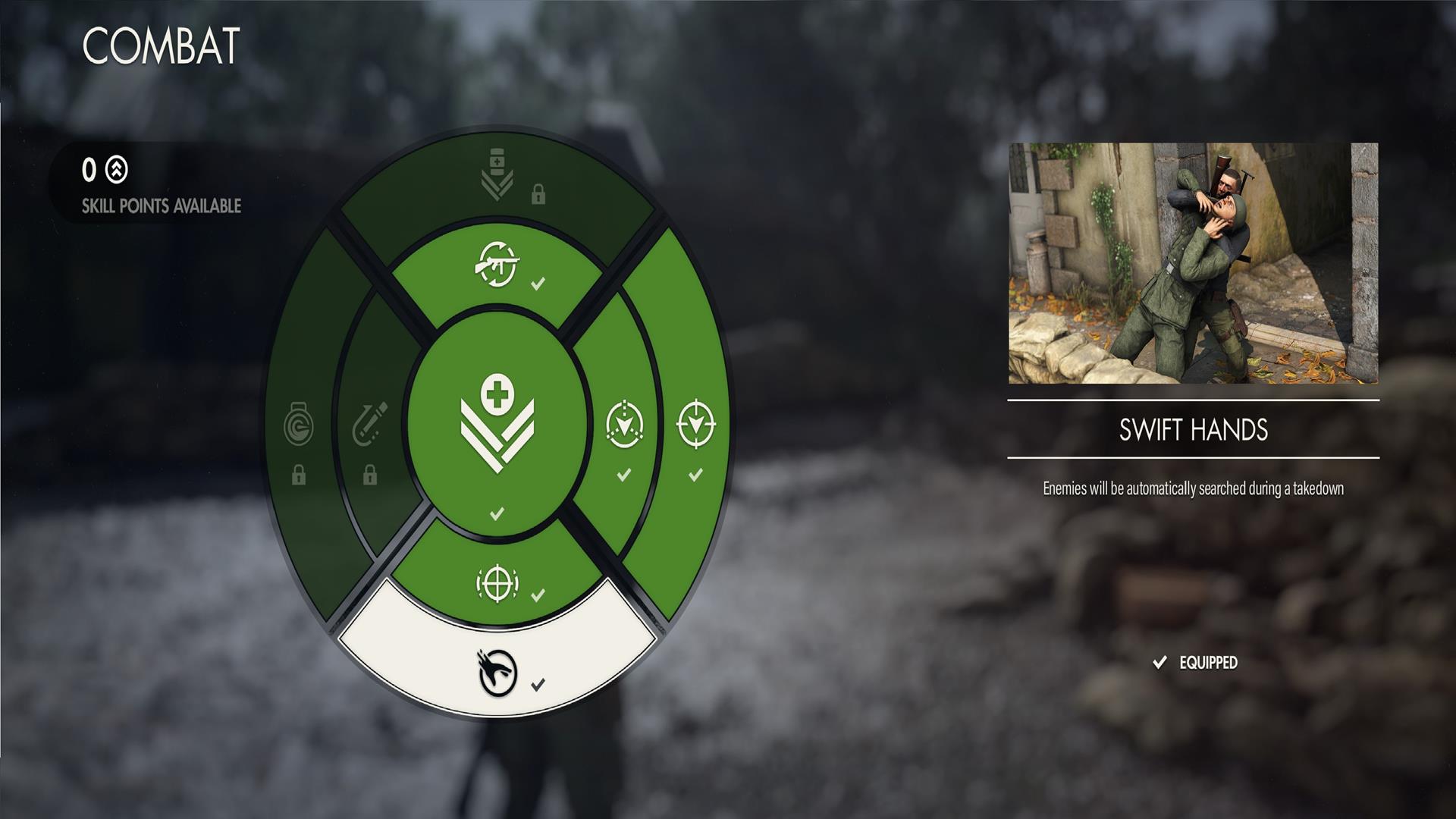Select the Swift Hands takedown skill segment
The image size is (1456, 819).
(x=497, y=671)
